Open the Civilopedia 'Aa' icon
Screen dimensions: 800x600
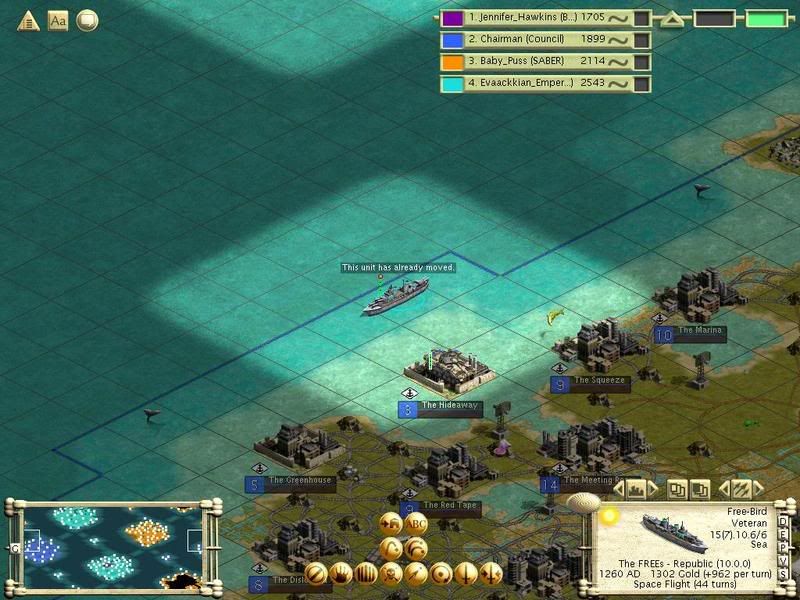tap(58, 20)
